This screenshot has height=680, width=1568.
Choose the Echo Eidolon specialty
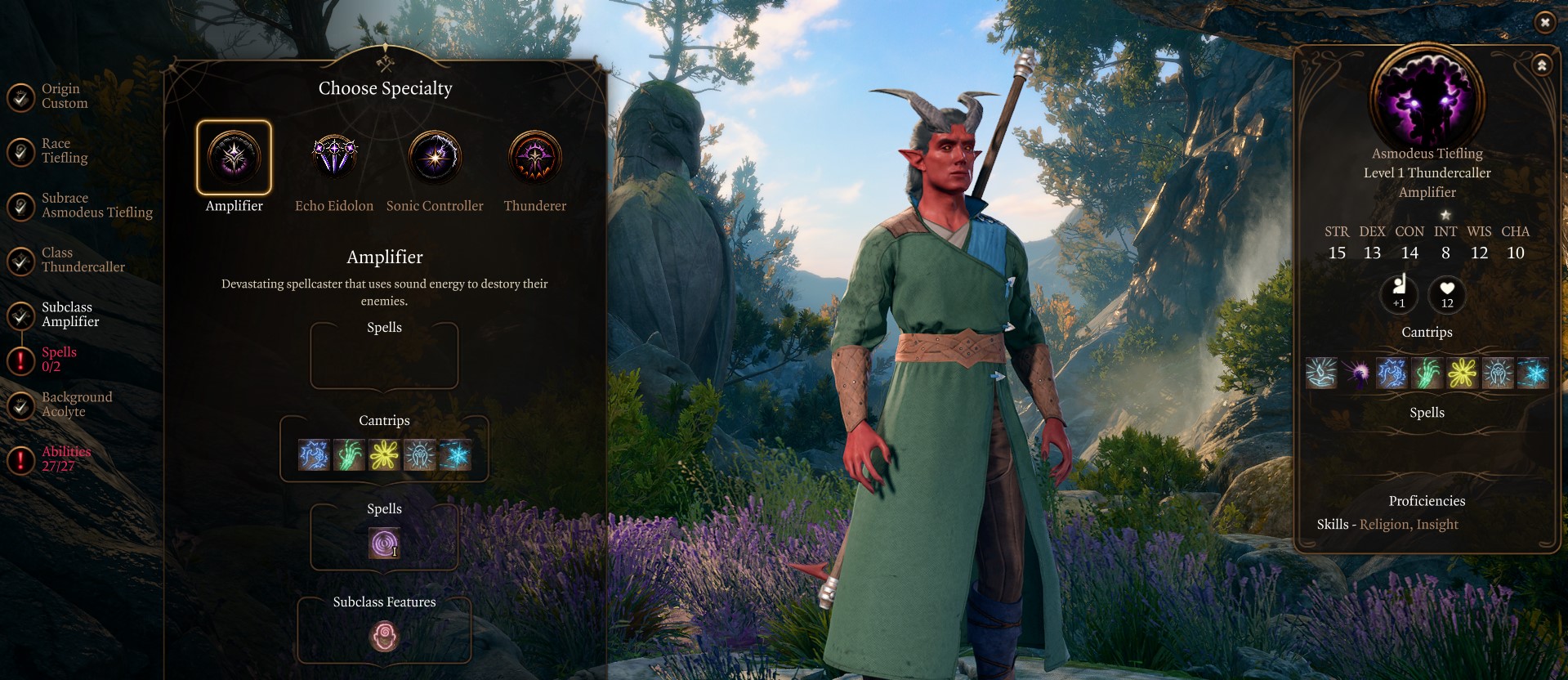pyautogui.click(x=334, y=158)
